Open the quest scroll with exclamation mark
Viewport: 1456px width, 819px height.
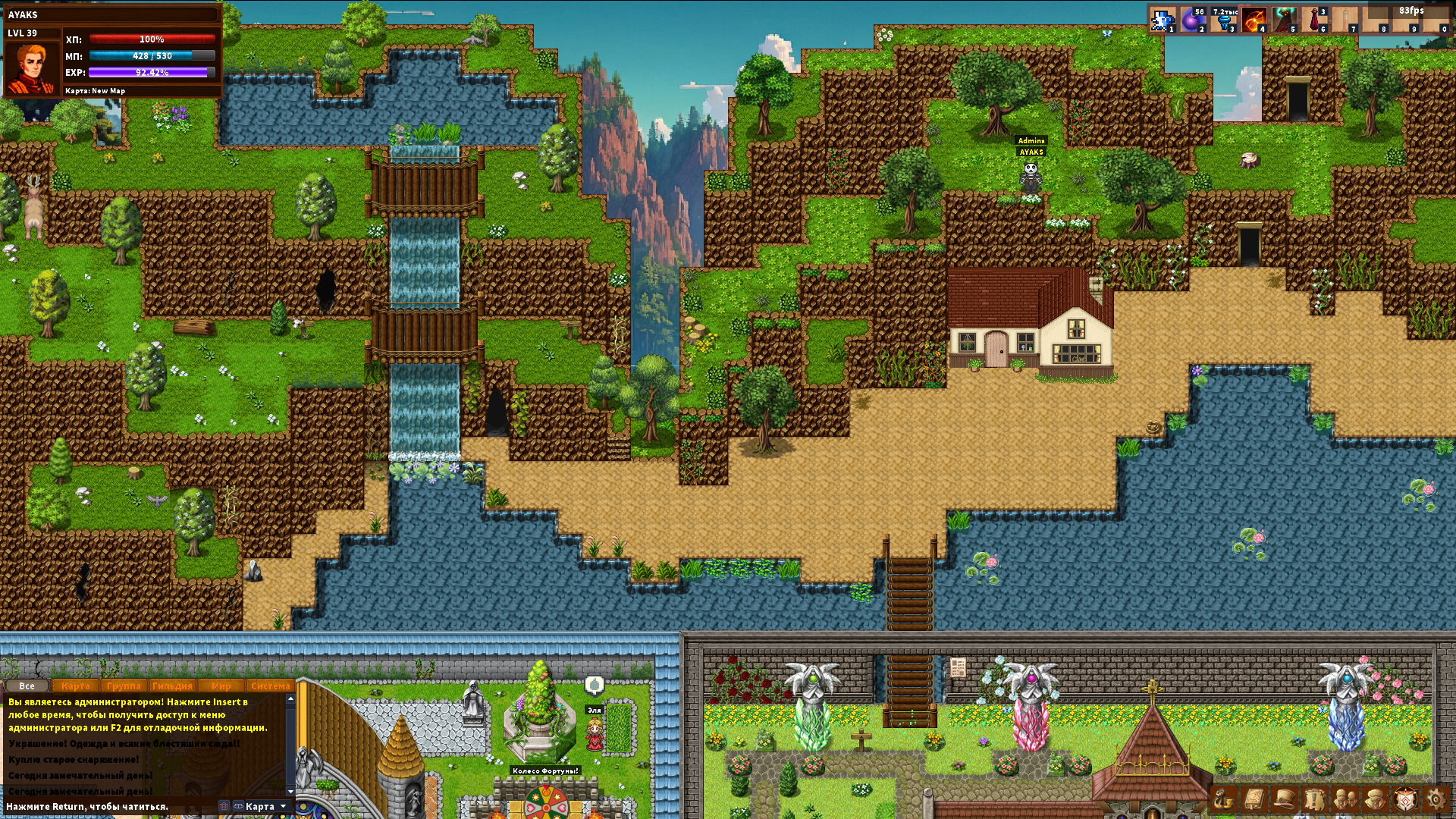click(x=1314, y=799)
